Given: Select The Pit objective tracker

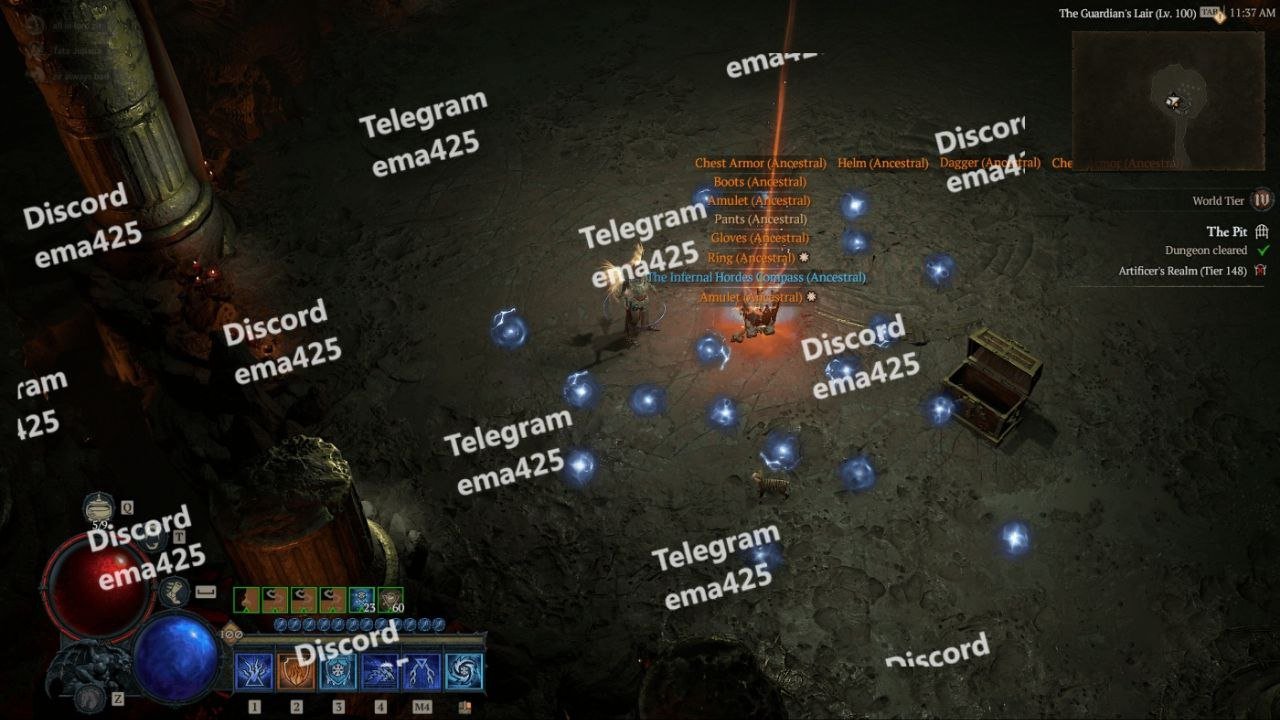Looking at the screenshot, I should pyautogui.click(x=1226, y=232).
